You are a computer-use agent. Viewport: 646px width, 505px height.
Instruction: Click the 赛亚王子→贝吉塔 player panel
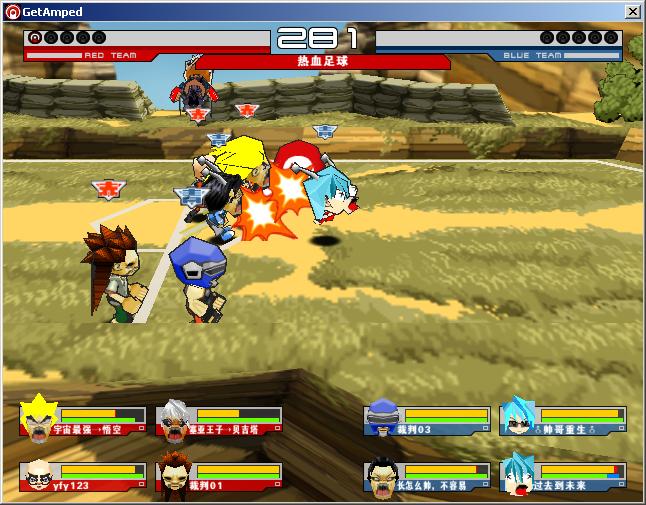(x=219, y=420)
